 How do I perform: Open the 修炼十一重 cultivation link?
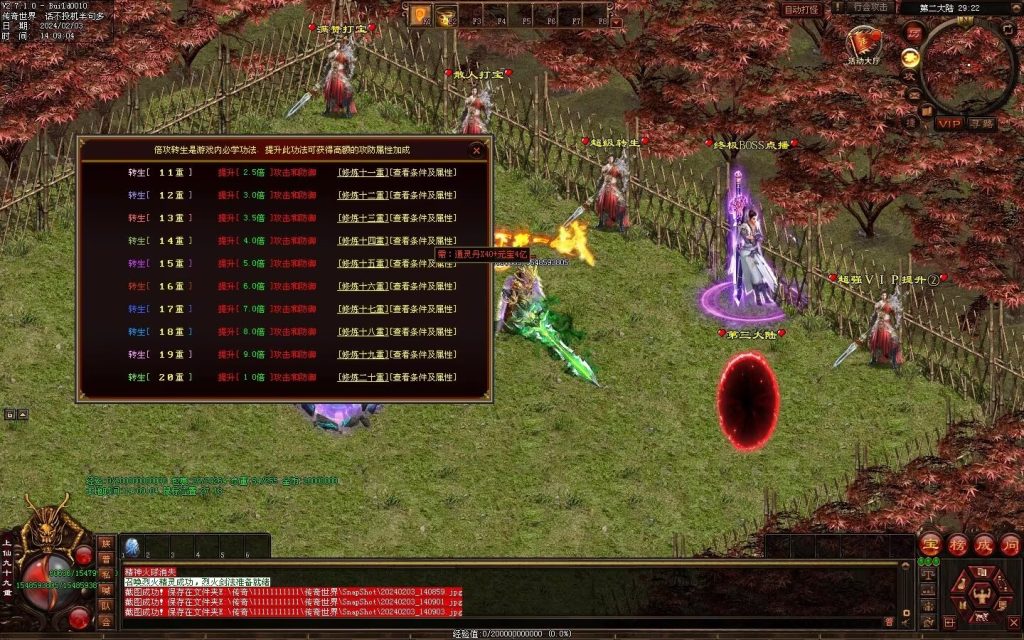(x=362, y=172)
